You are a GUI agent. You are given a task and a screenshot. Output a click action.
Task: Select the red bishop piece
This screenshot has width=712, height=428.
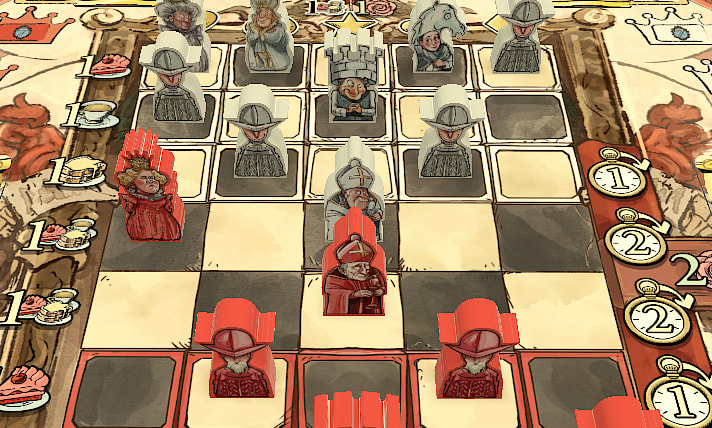355,277
